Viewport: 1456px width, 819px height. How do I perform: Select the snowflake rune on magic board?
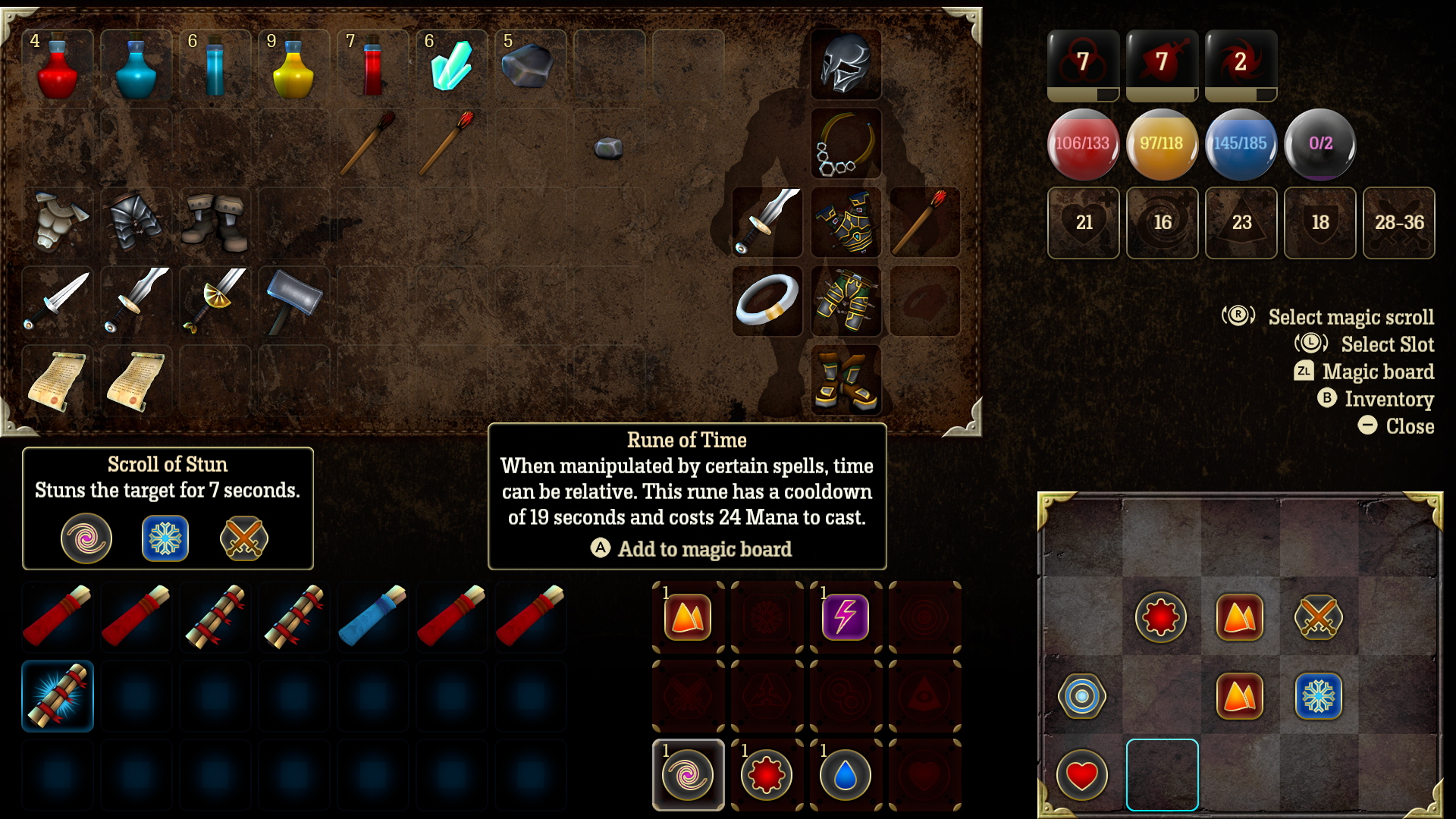[x=1319, y=695]
